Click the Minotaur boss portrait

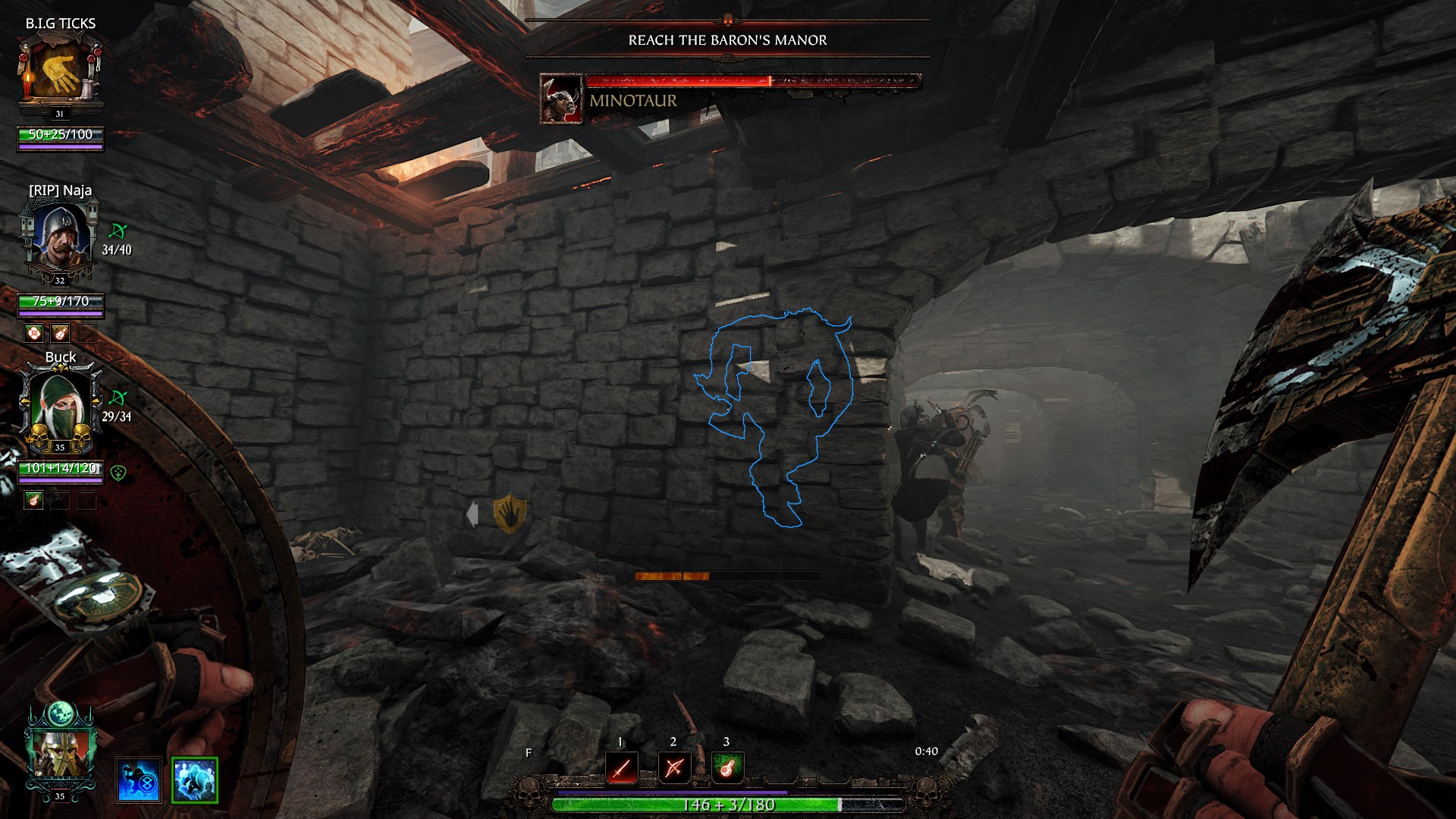point(561,99)
